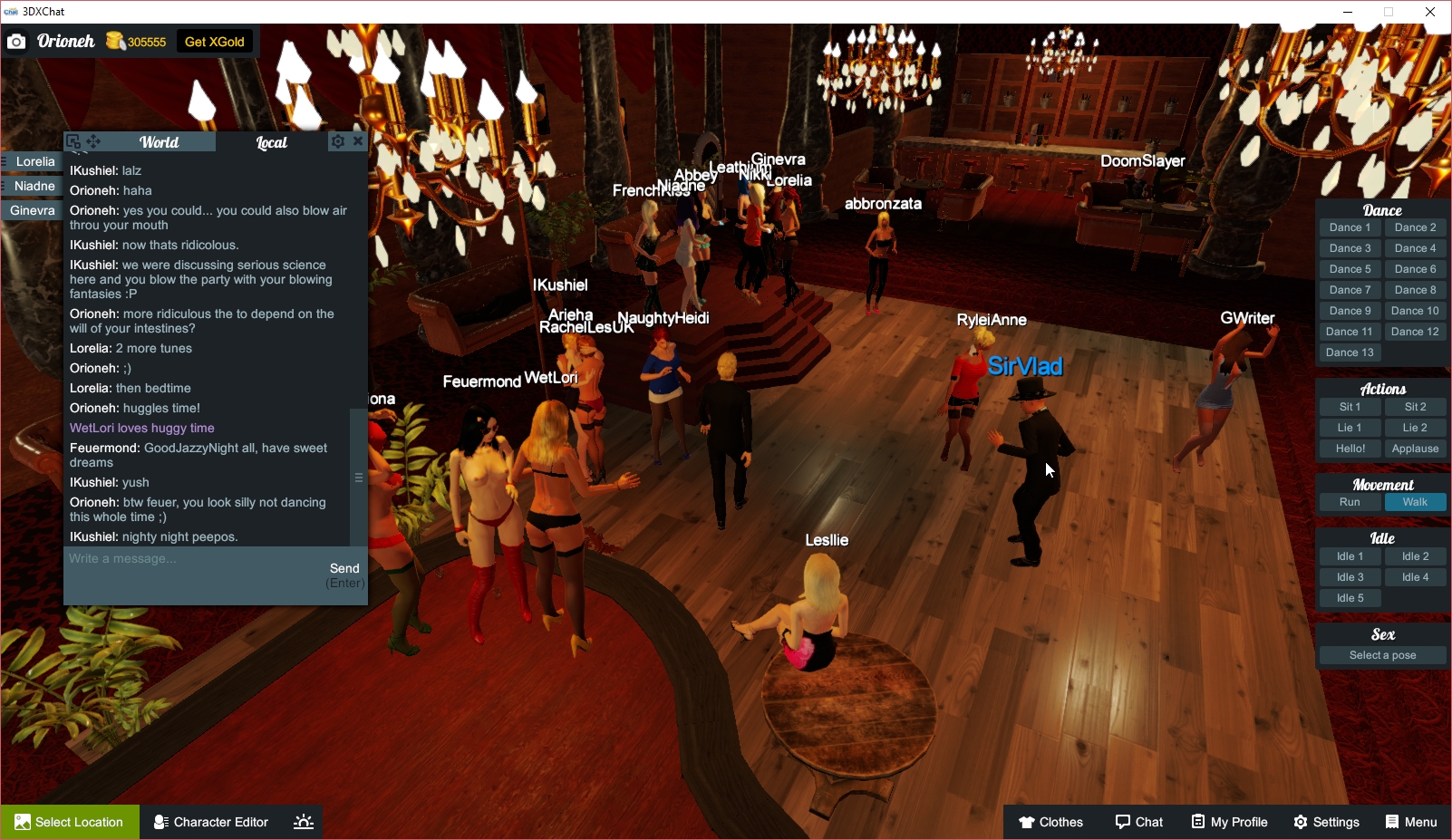Click the move handle icon on the chat window

tap(93, 140)
